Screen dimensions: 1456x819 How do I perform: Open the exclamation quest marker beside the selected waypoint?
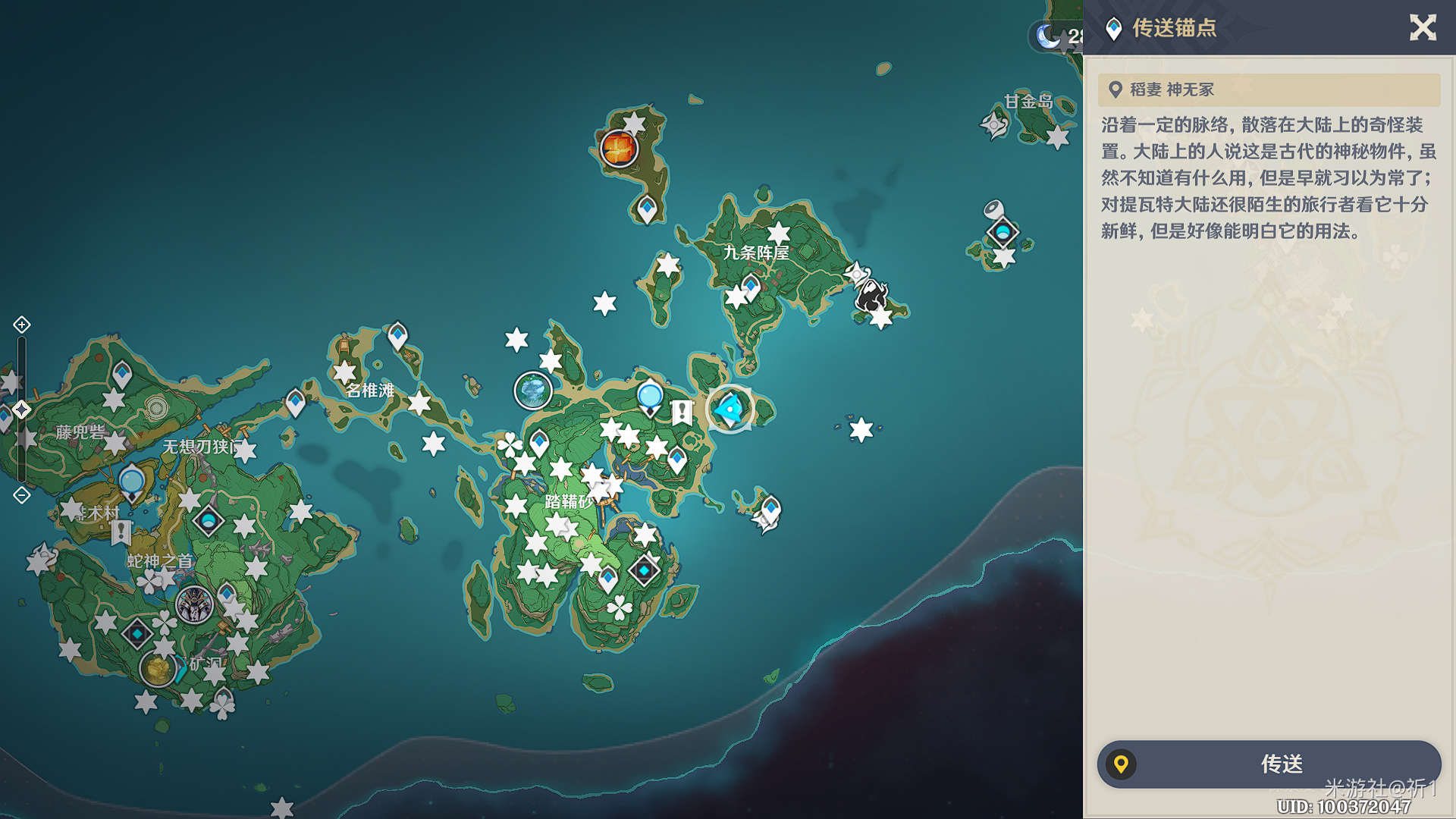(x=682, y=413)
